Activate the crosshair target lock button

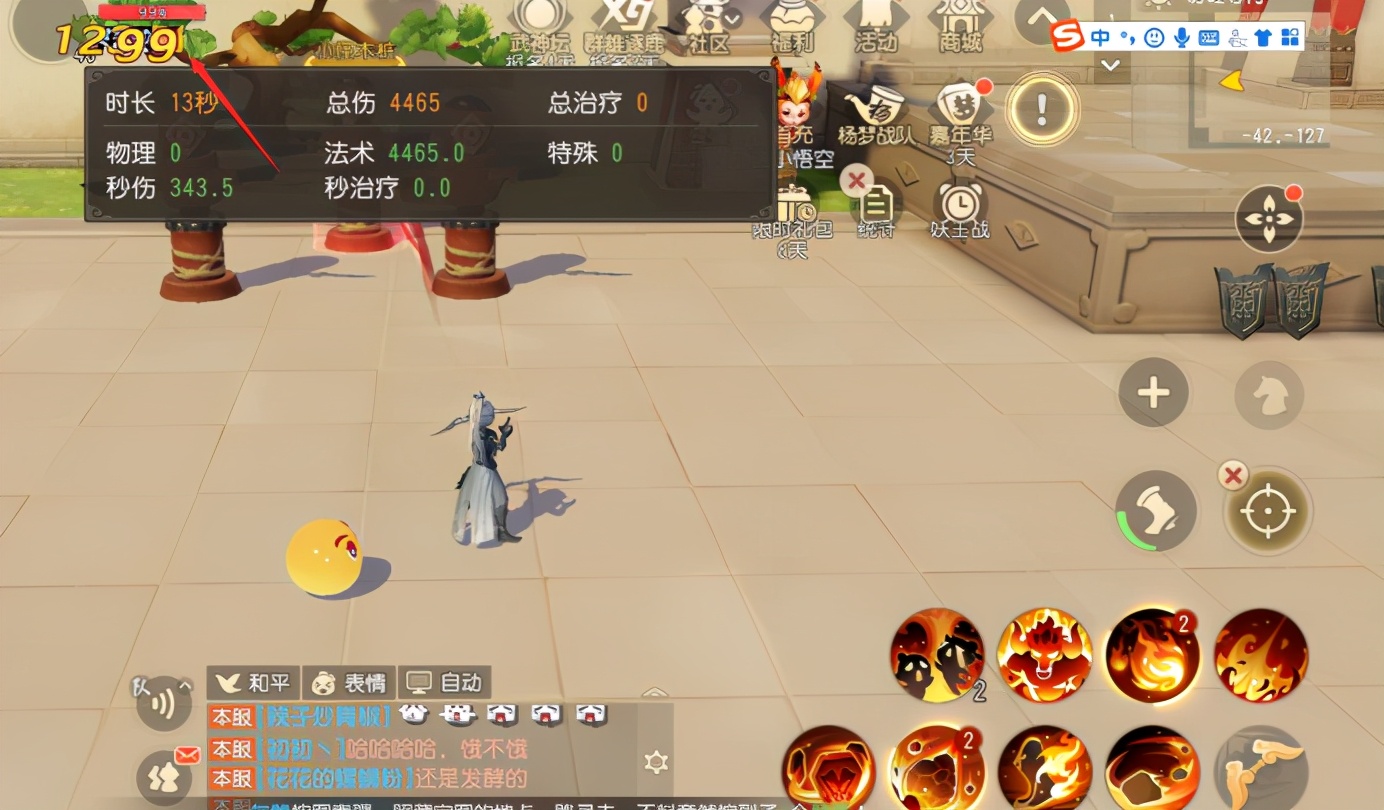(x=1267, y=511)
